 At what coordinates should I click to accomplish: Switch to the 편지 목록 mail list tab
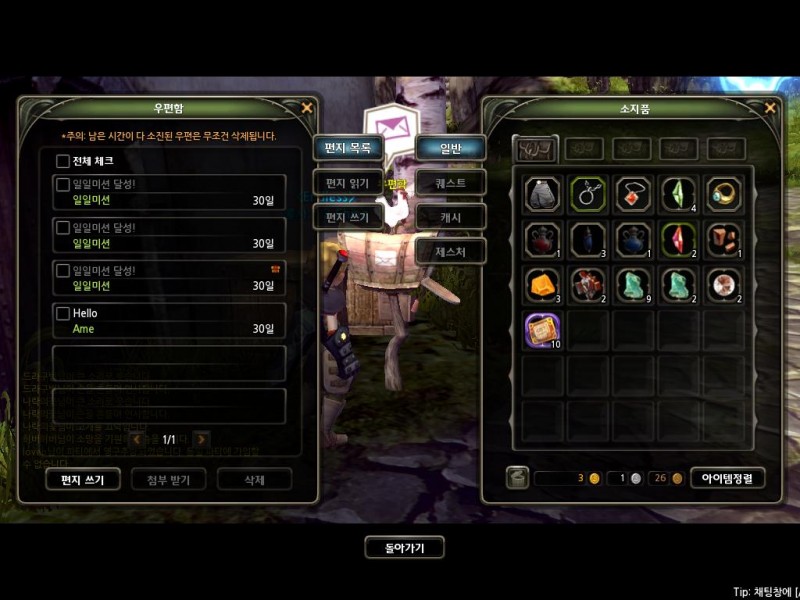tap(348, 148)
